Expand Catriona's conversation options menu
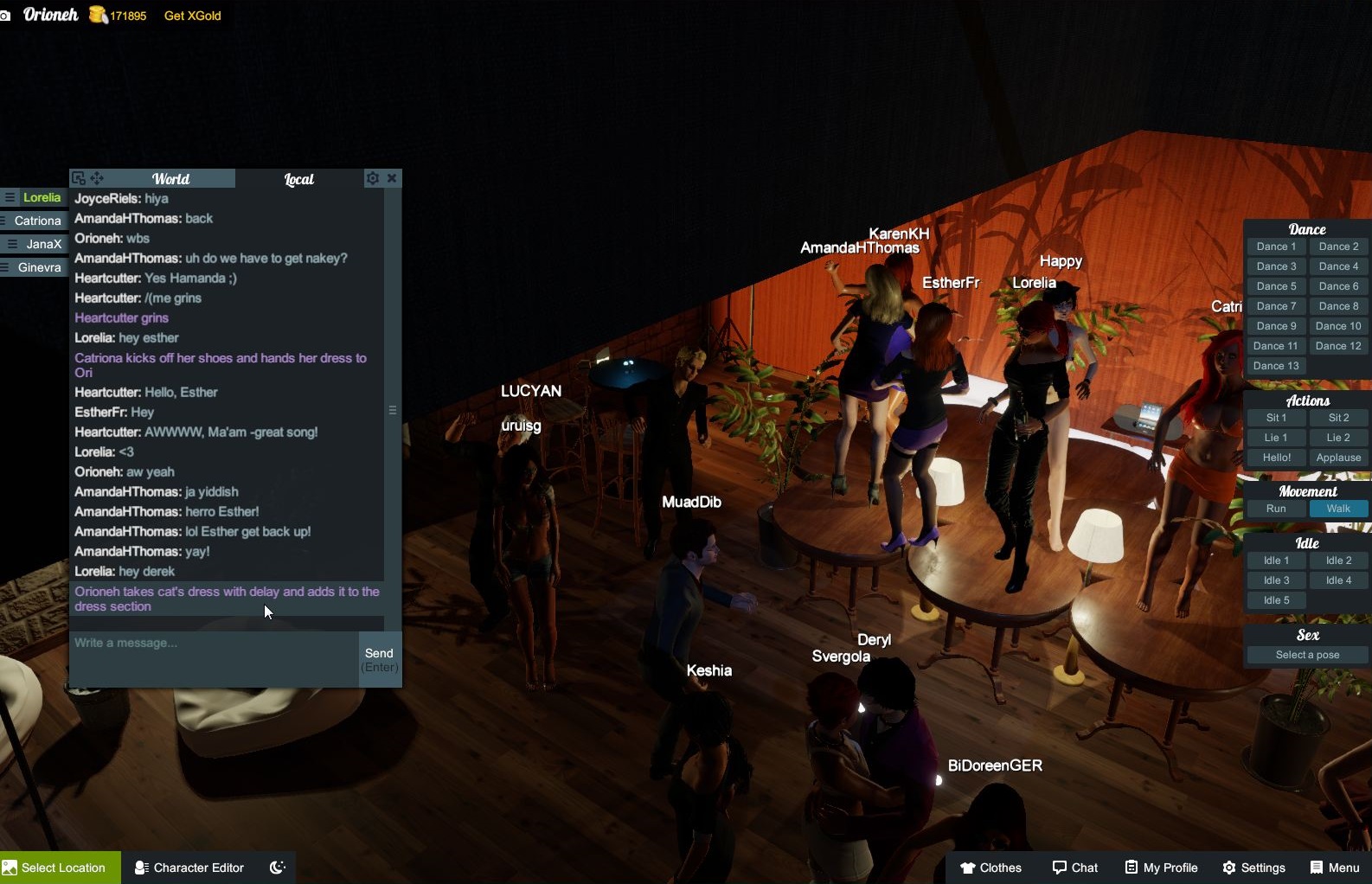1372x884 pixels. (x=3, y=221)
